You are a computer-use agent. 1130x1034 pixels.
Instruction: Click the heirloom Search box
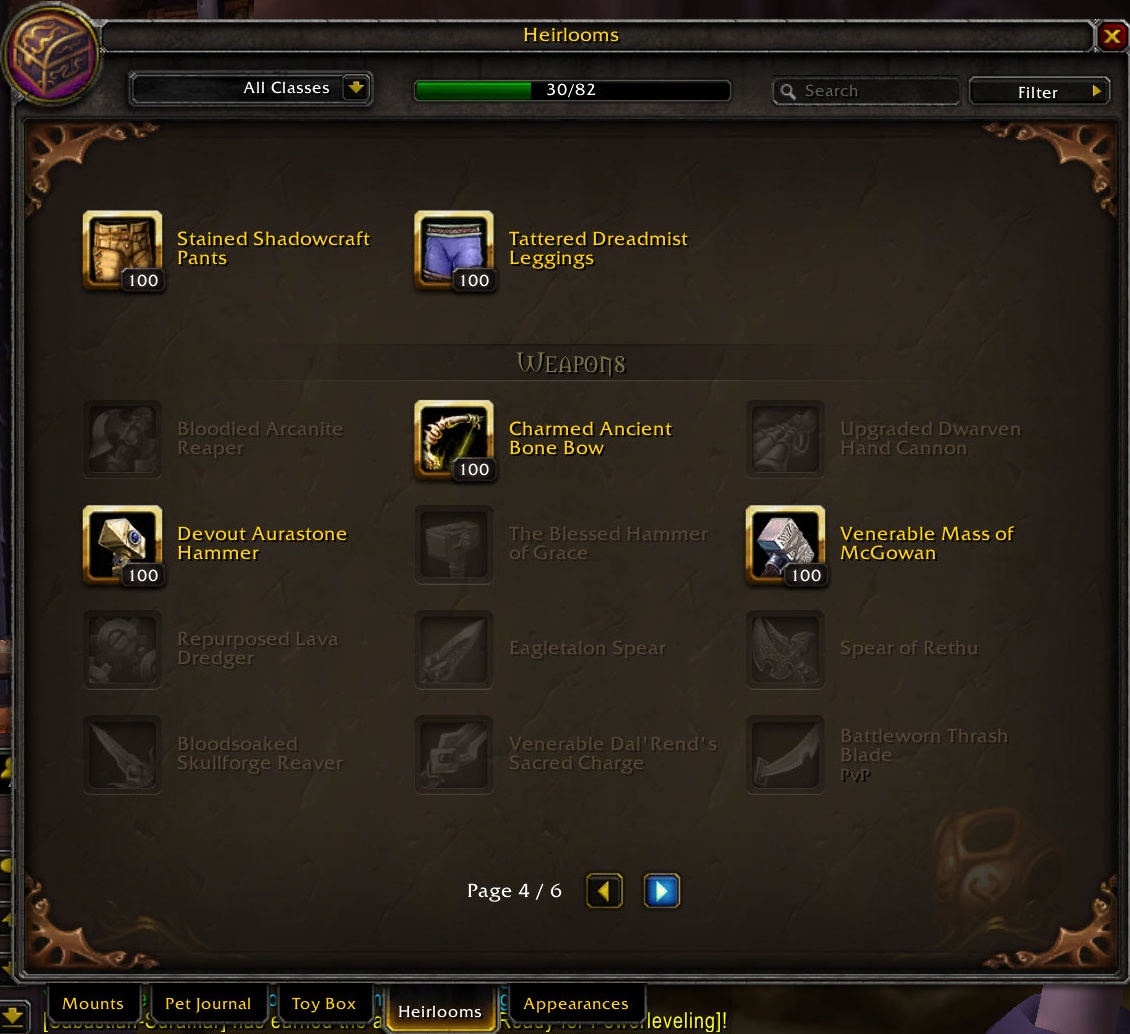[x=866, y=91]
